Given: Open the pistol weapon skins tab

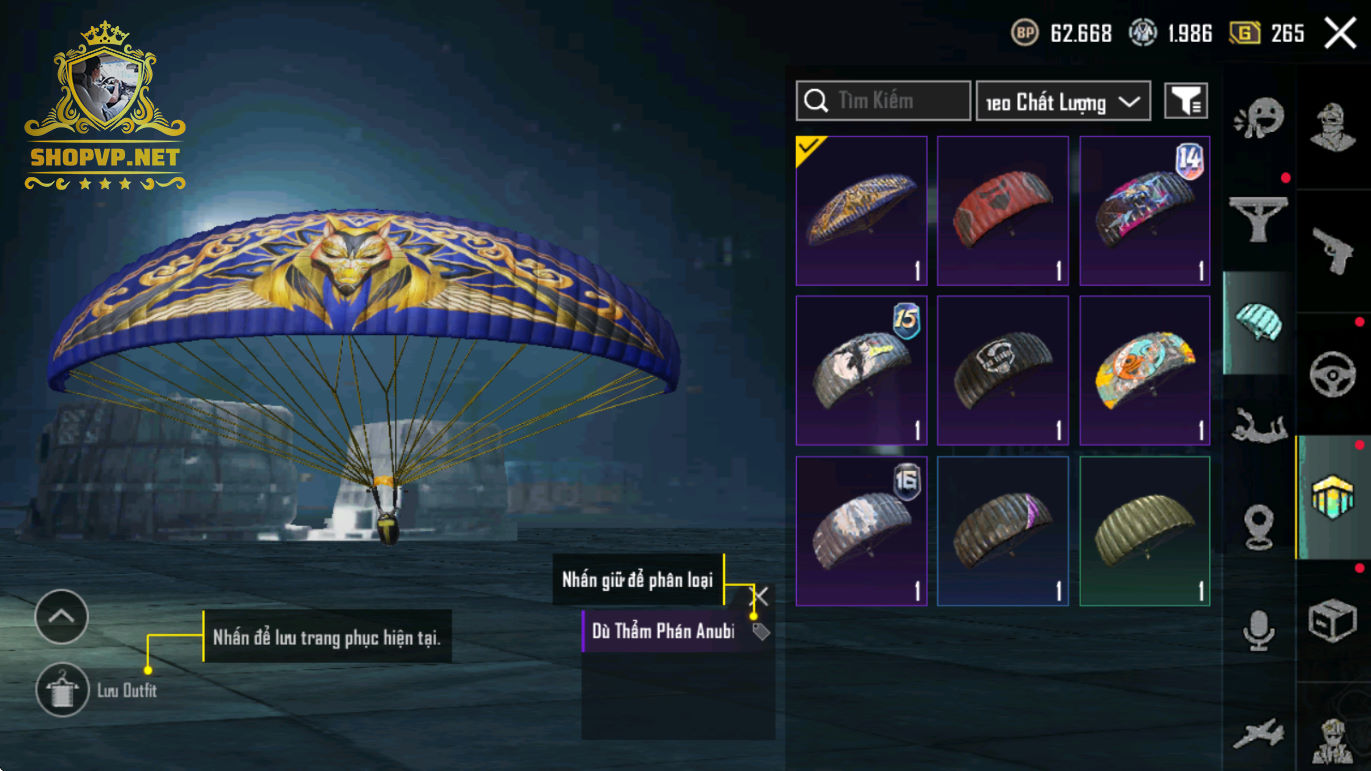Looking at the screenshot, I should (1332, 250).
